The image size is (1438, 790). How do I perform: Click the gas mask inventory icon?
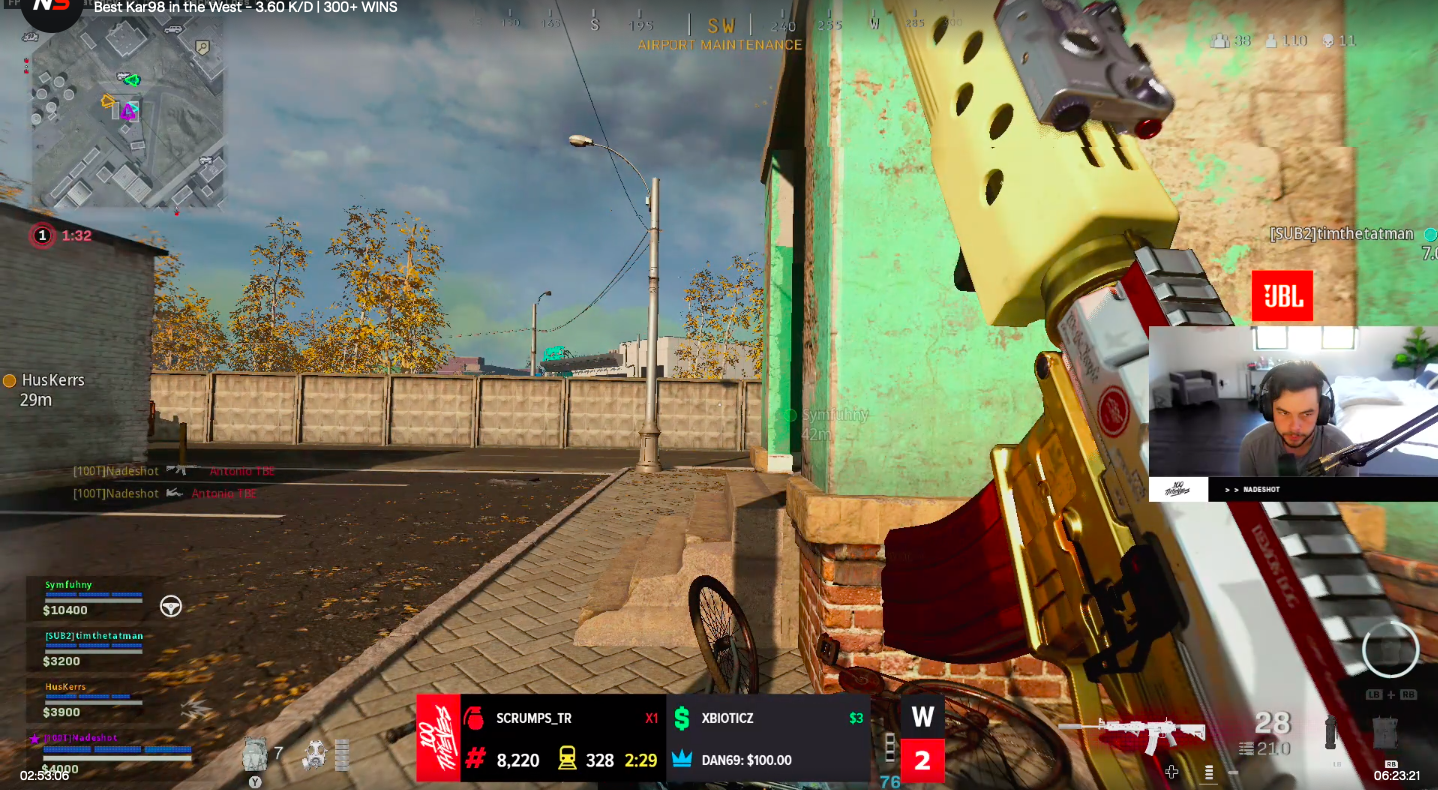point(316,755)
